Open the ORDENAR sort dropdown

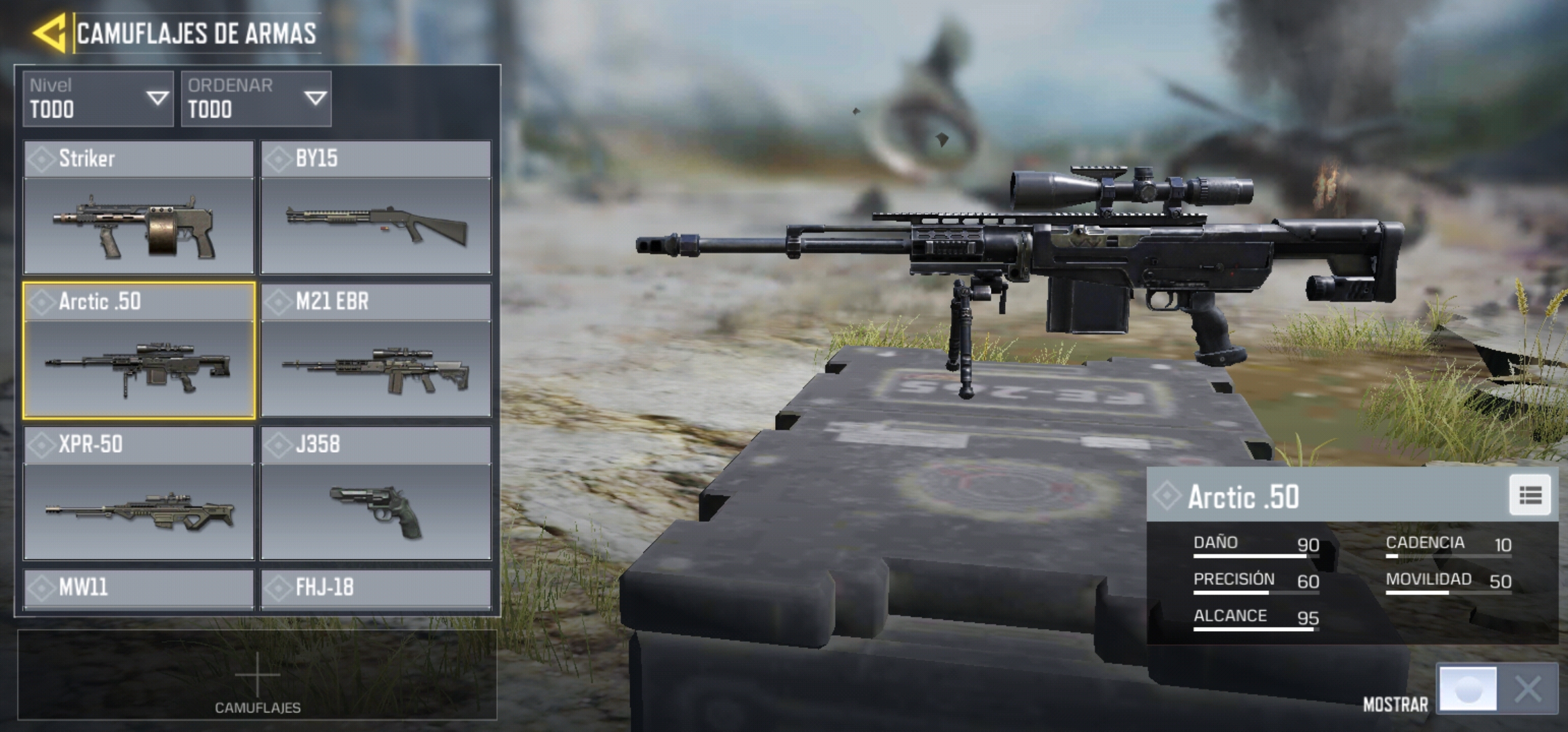256,99
